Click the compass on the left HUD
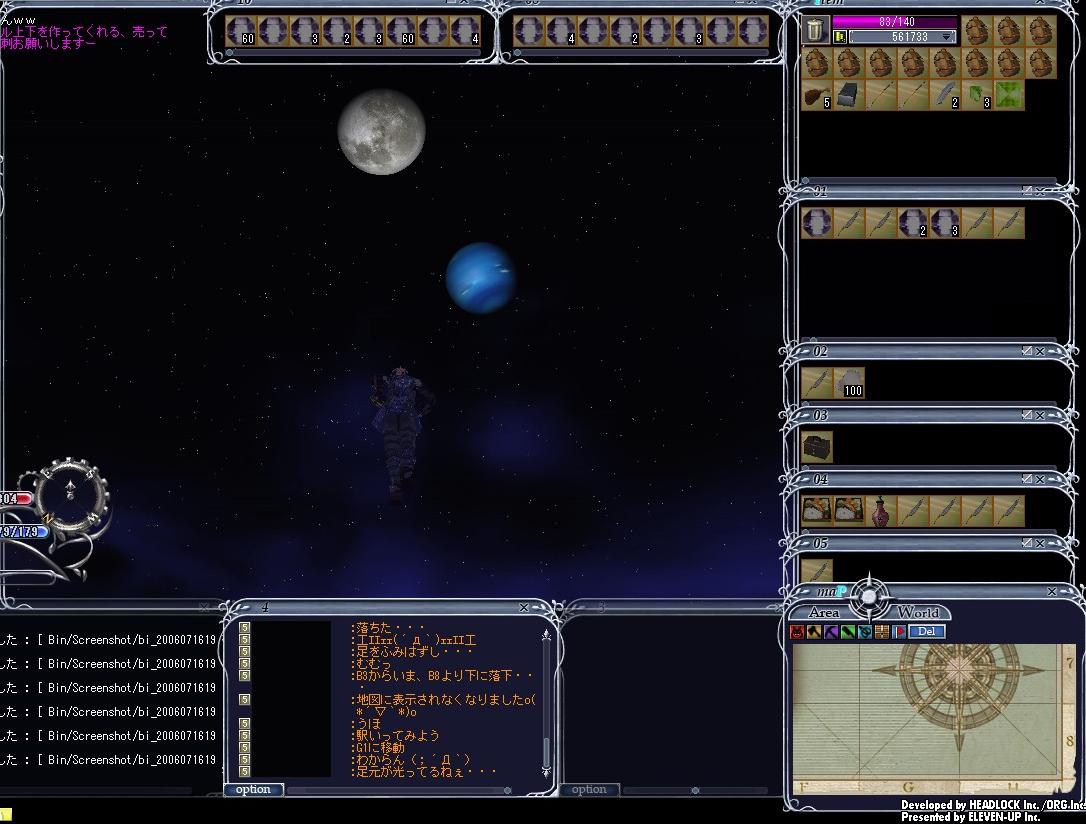 [x=70, y=489]
